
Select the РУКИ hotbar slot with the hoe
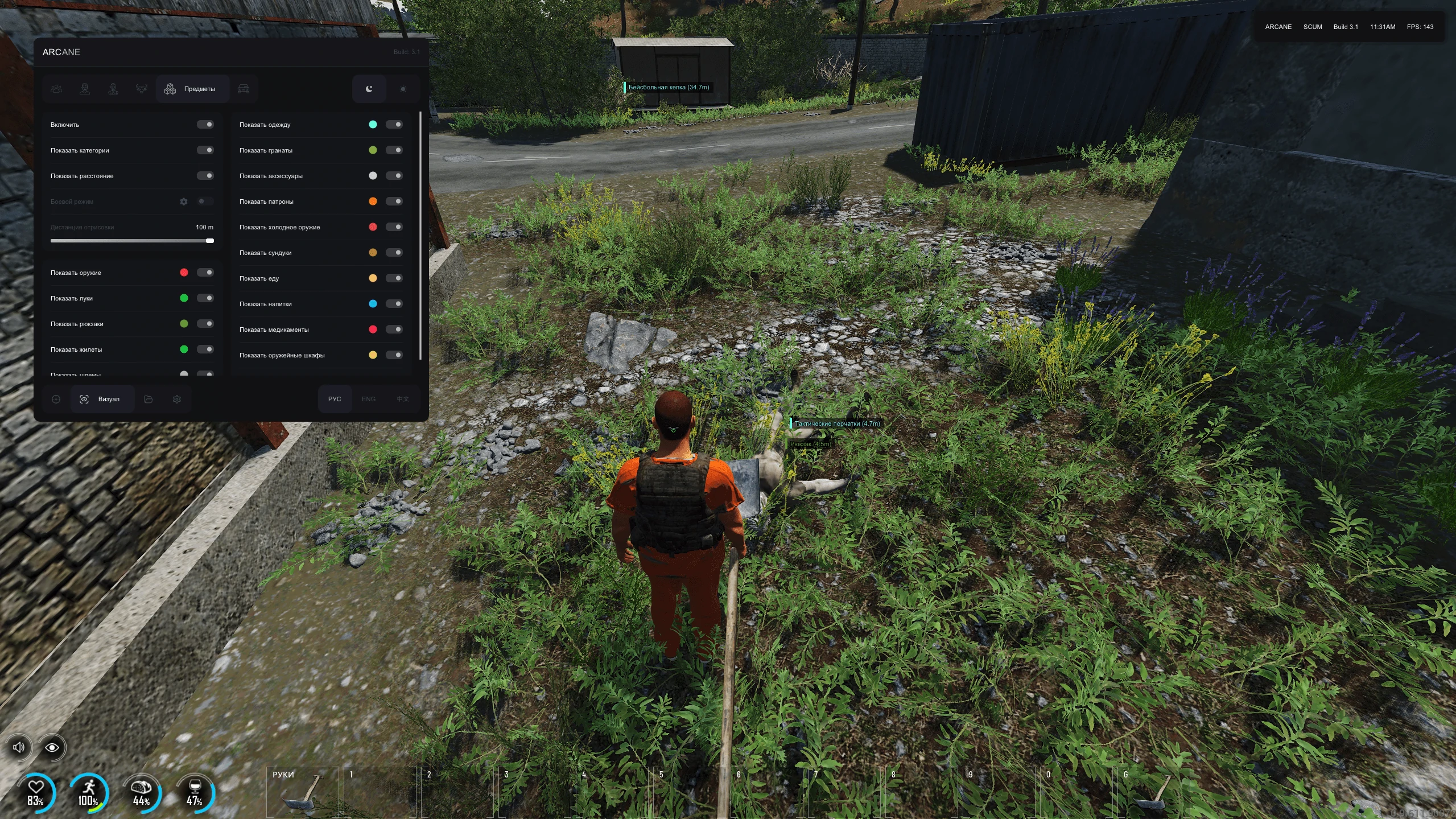302,791
